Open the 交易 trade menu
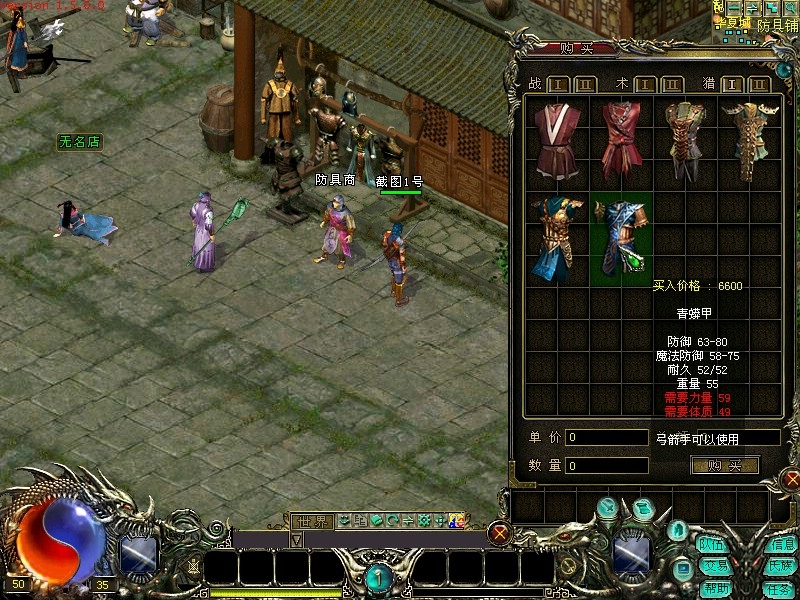Viewport: 800px width, 600px height. pos(712,566)
